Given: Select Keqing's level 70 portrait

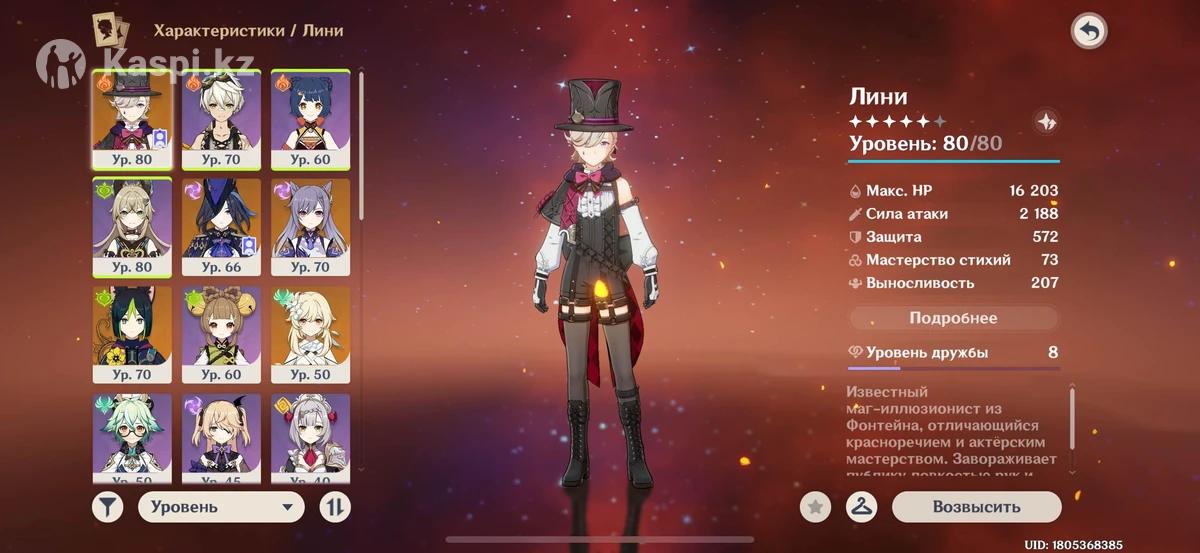Looking at the screenshot, I should (x=310, y=226).
